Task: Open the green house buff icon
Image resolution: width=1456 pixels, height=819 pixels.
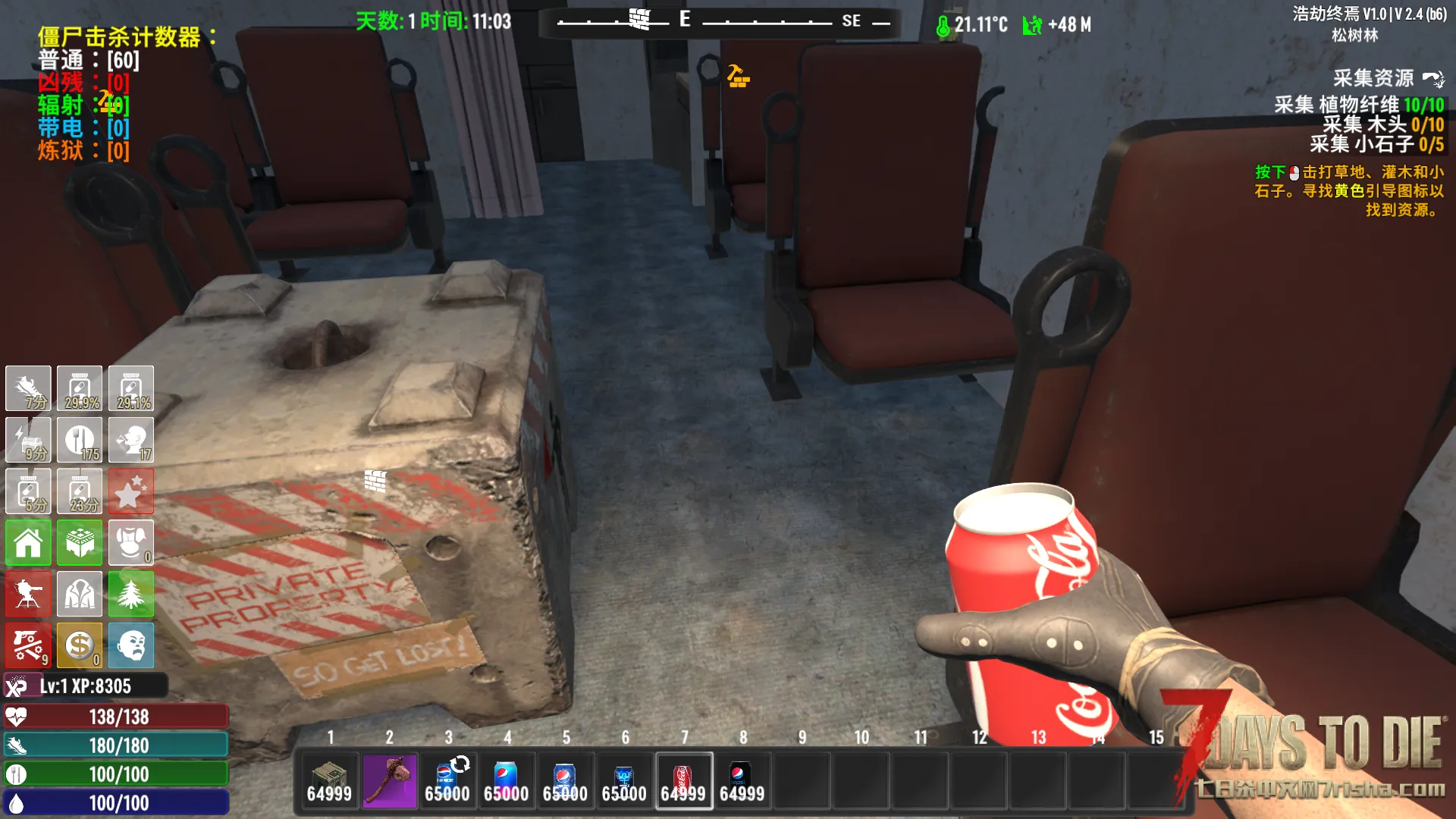Action: pos(28,543)
